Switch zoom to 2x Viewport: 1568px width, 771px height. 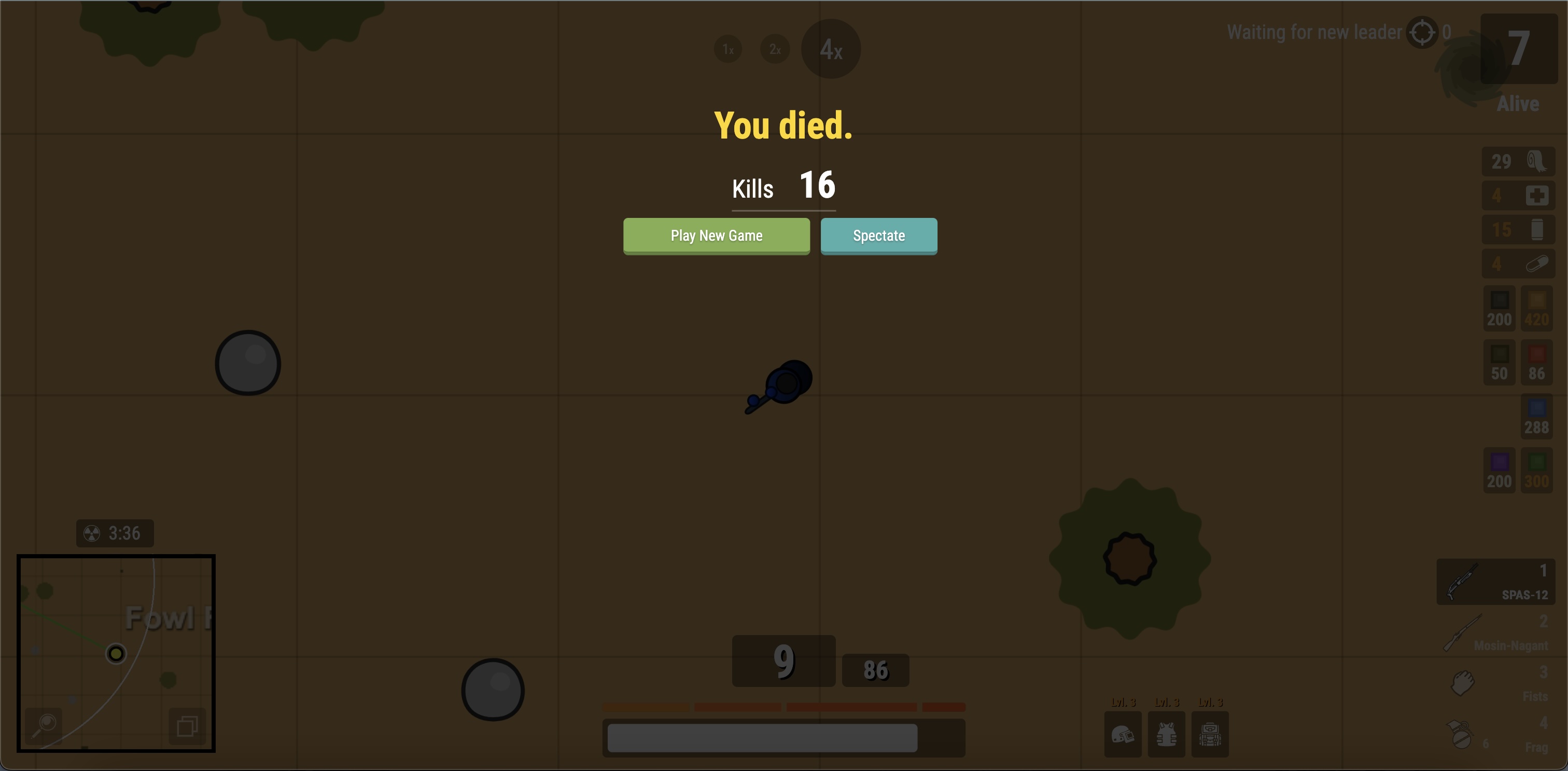coord(775,49)
